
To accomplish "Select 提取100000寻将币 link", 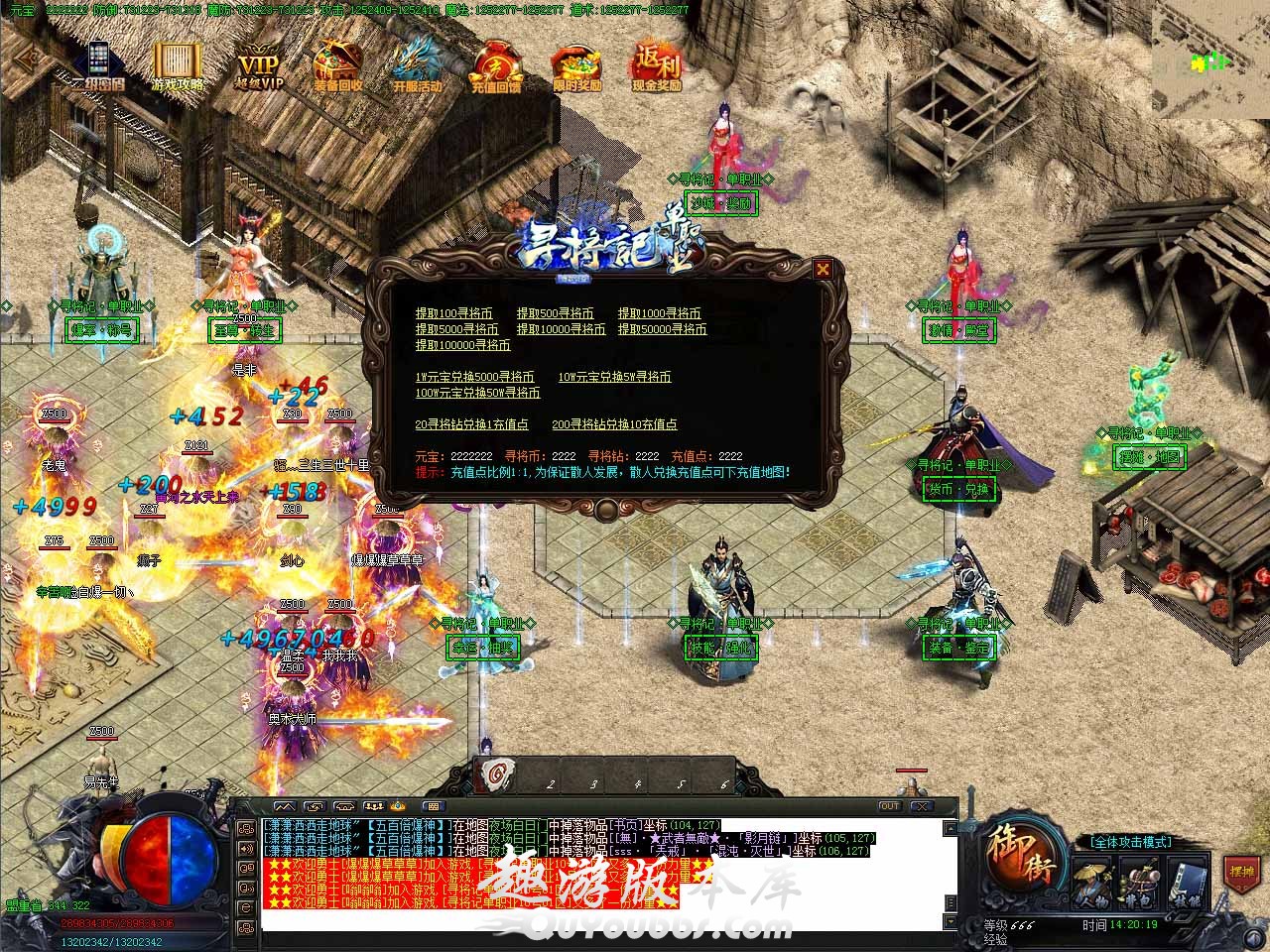I will click(462, 345).
